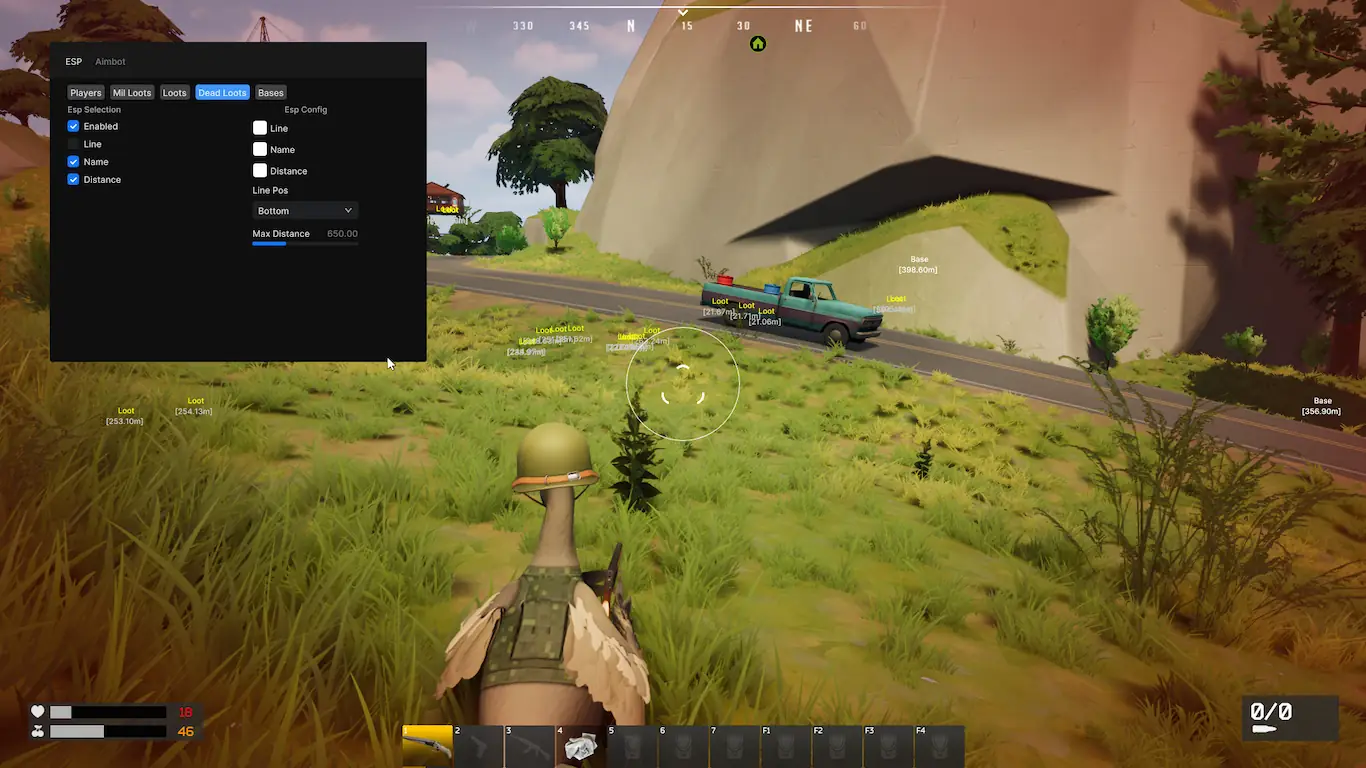Pick the Line color swatch in Esp Config
Image resolution: width=1366 pixels, height=768 pixels.
coord(260,128)
